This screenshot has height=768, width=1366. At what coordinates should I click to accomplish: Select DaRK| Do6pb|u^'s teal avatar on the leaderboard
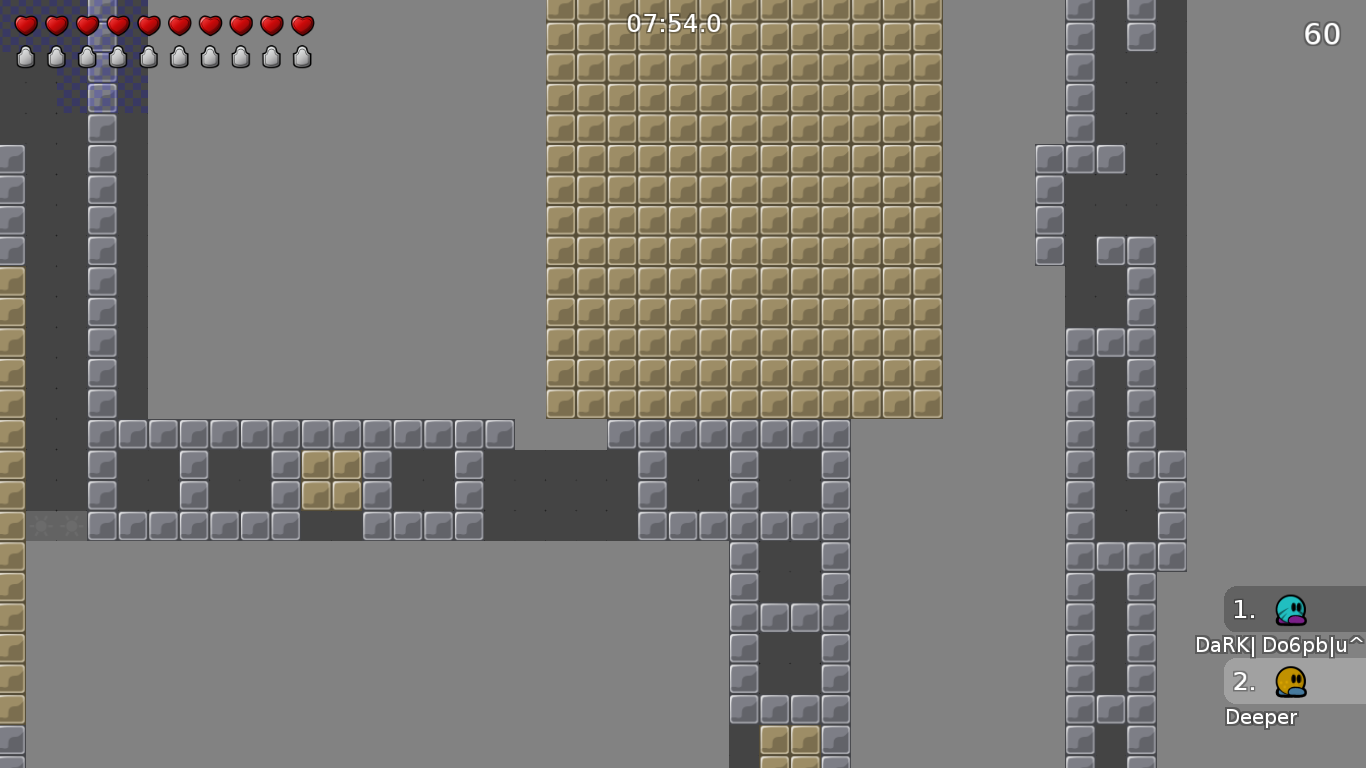tap(1290, 609)
